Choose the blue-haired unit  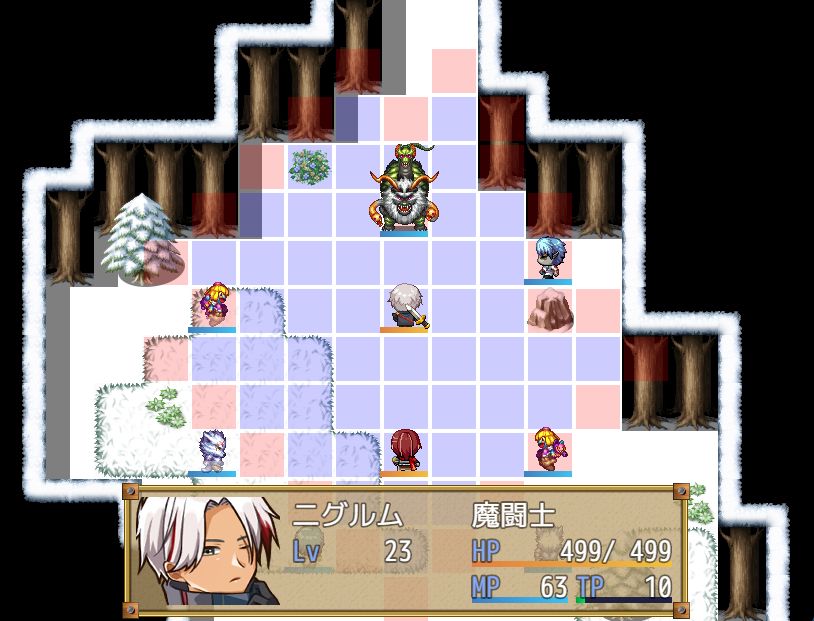click(548, 259)
